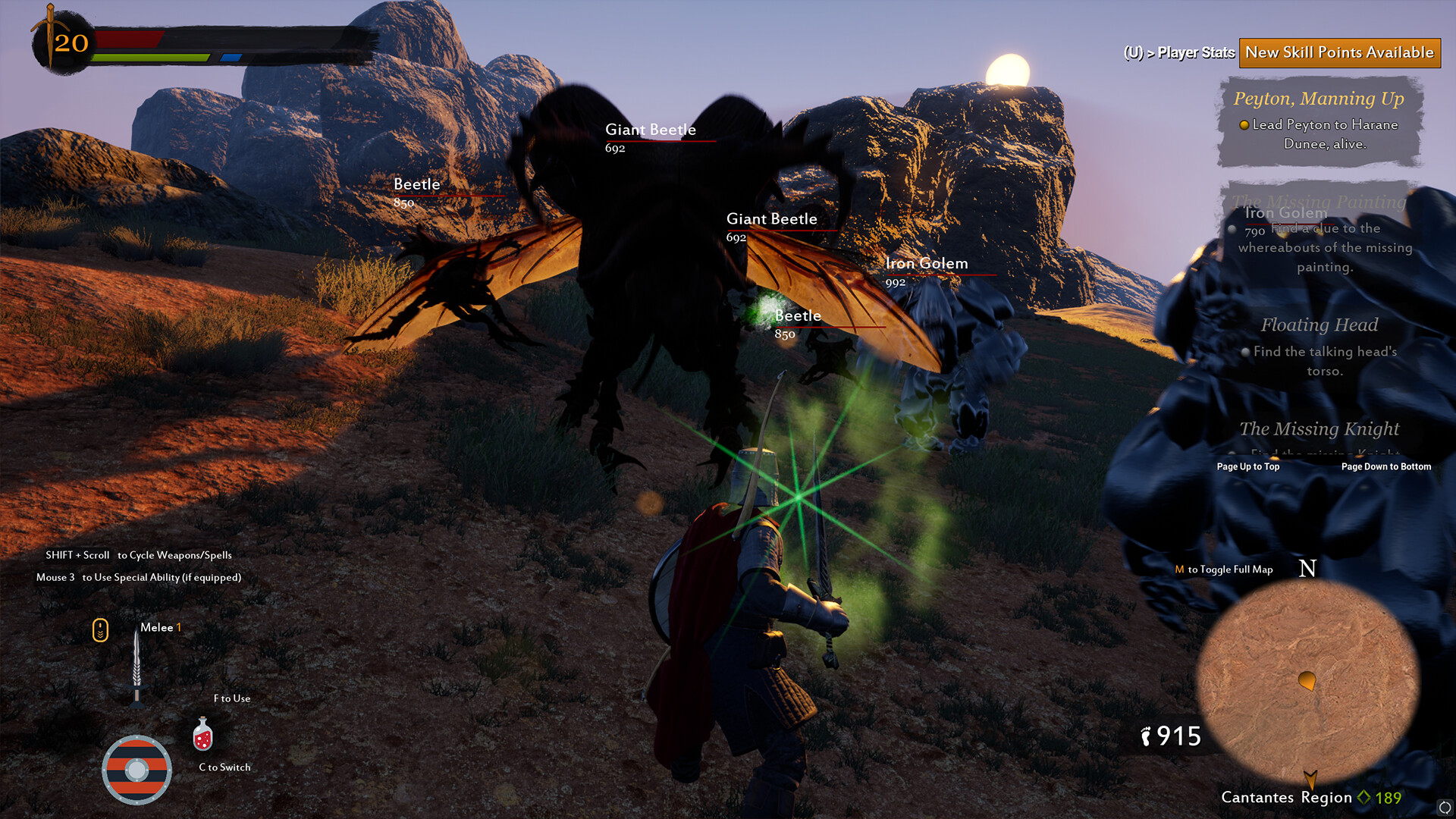Toggle the Floating Head quest objective bullet
The height and width of the screenshot is (819, 1456).
(1245, 351)
